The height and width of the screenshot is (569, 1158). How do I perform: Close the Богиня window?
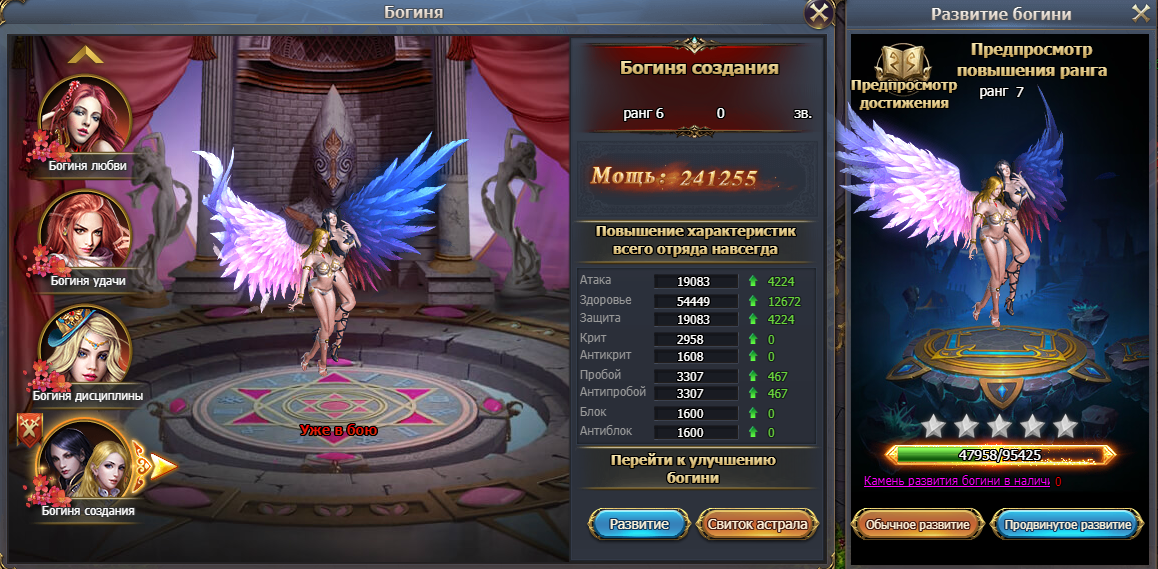point(819,13)
